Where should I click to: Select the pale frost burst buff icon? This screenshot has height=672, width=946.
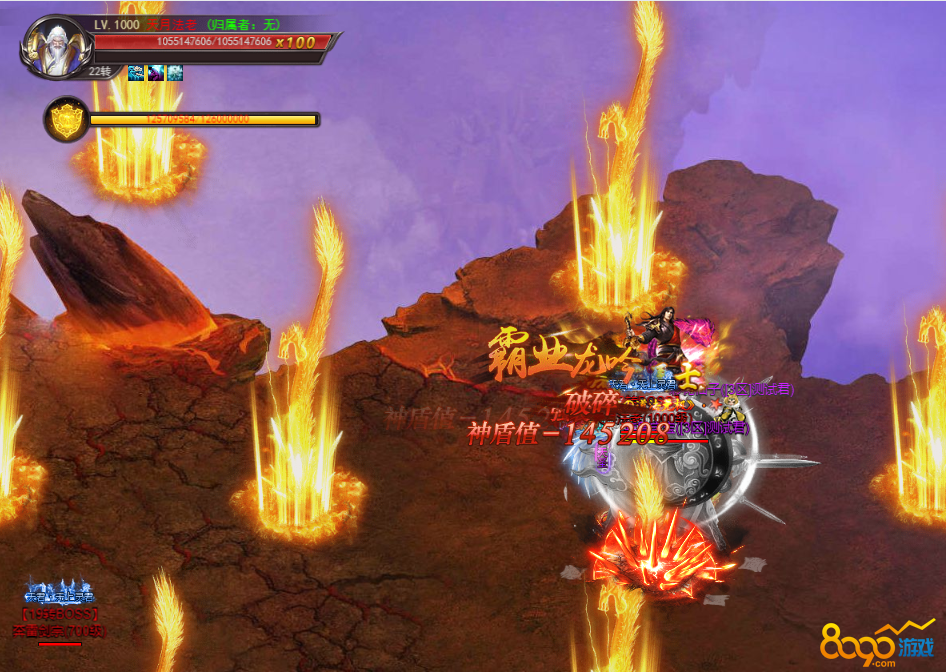pos(175,72)
